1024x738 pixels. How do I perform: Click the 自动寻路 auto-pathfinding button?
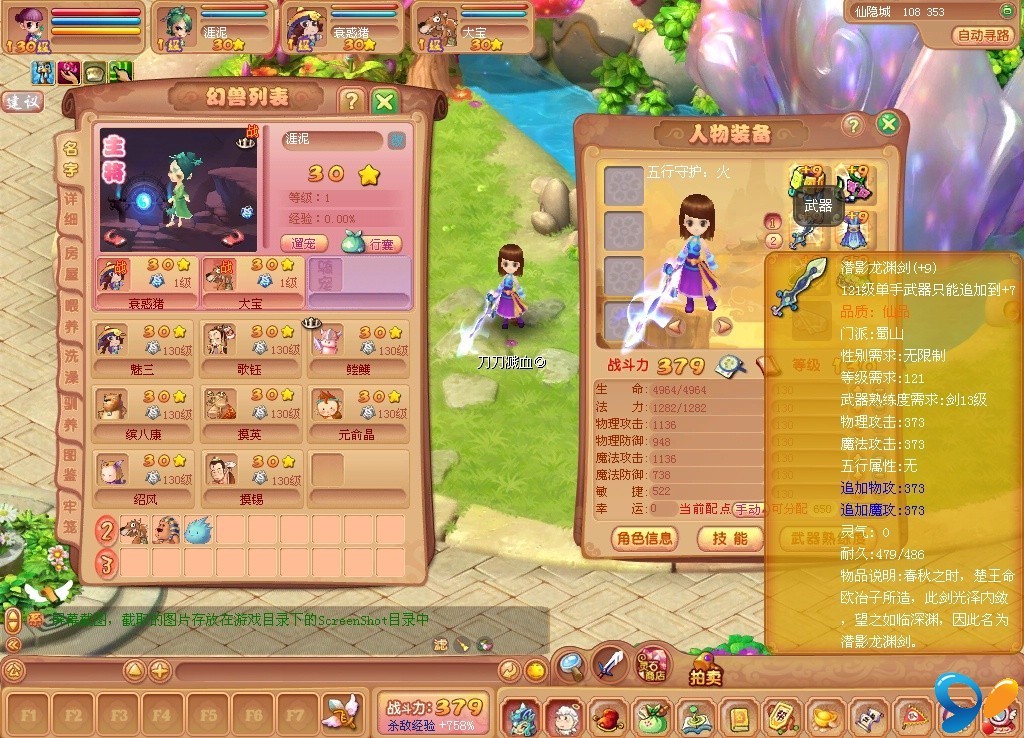point(984,35)
